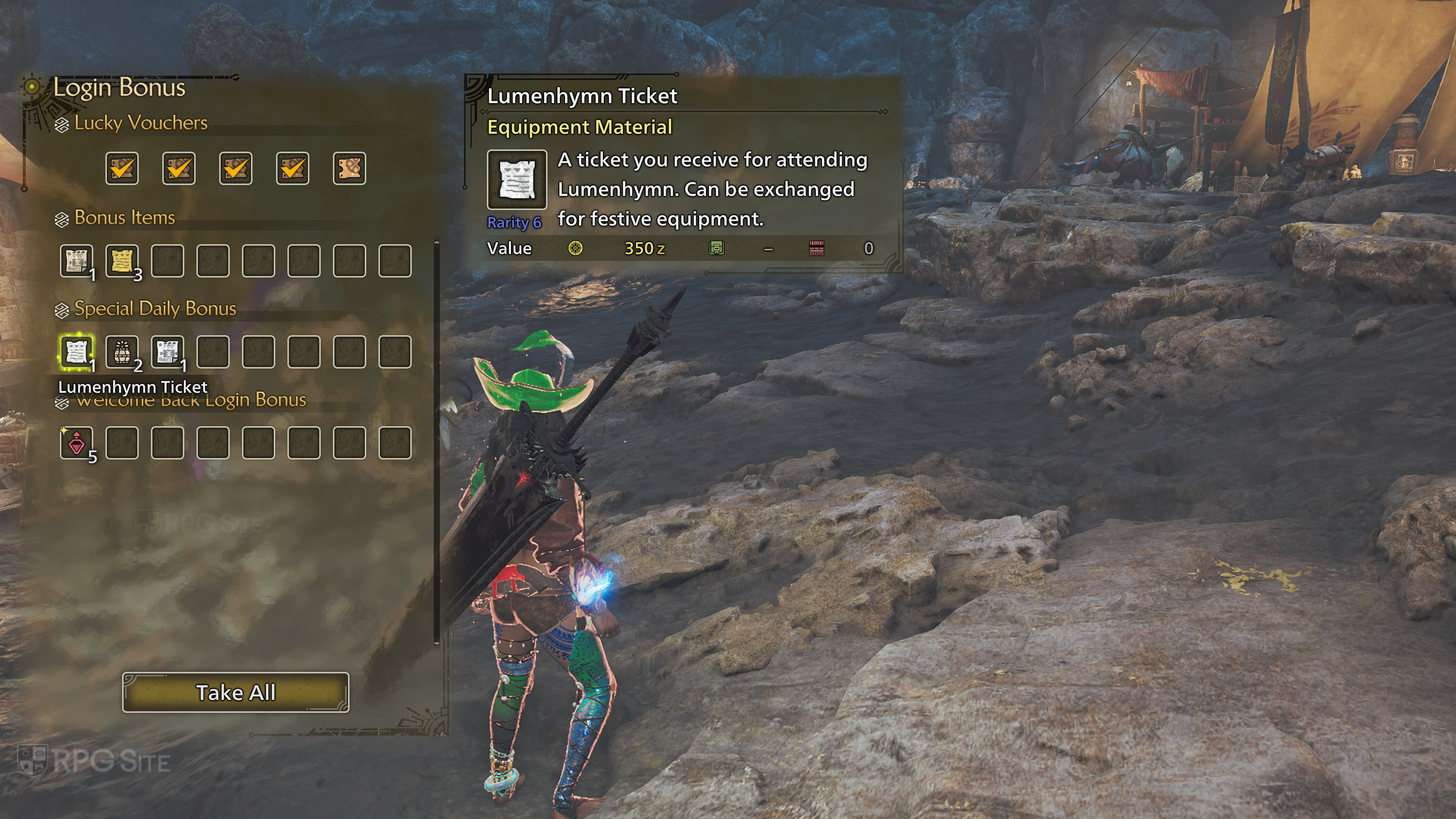This screenshot has height=819, width=1456.
Task: Select the highlighted Lumenhymn Ticket slot
Action: coord(76,352)
